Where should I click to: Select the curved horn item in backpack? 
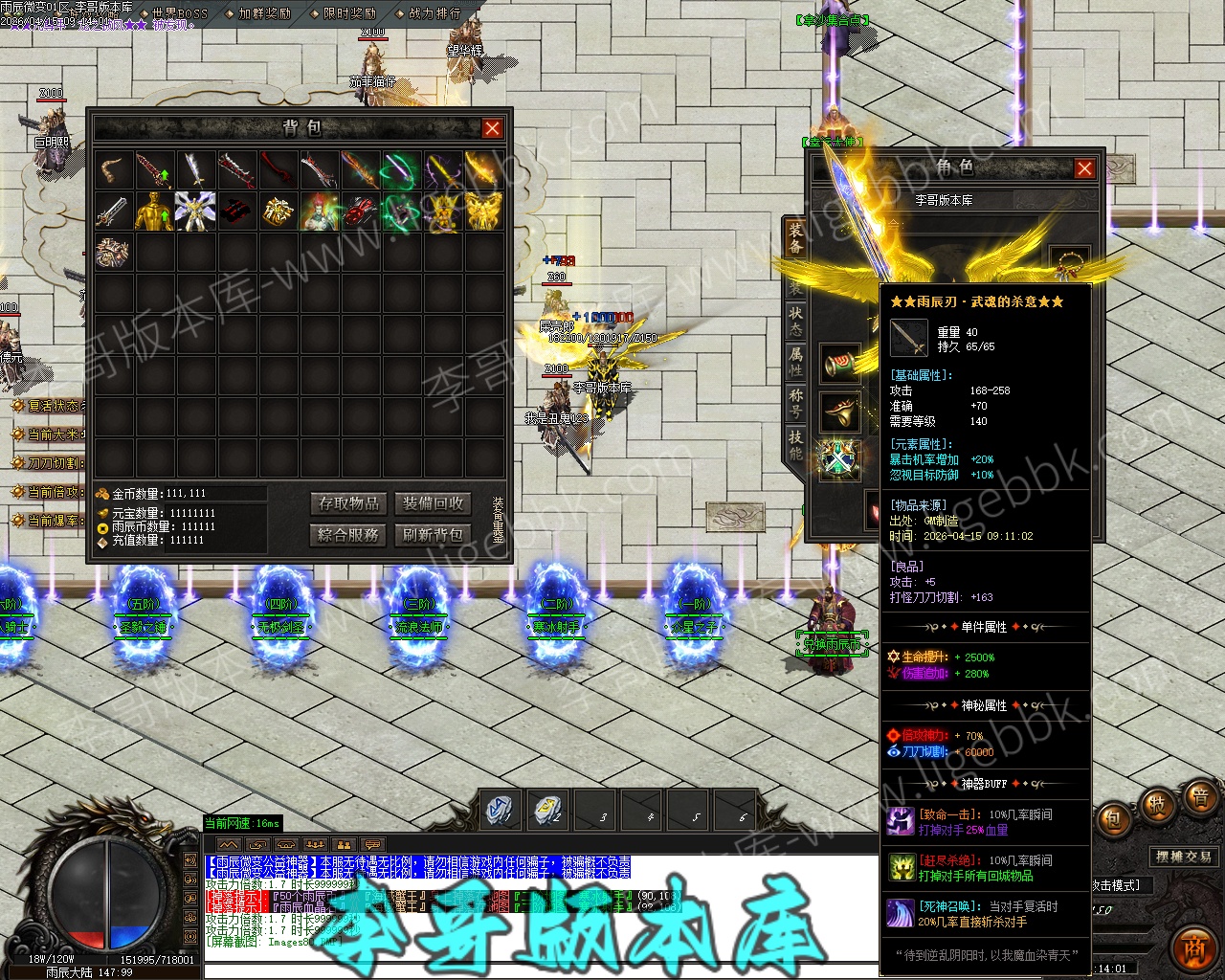[113, 170]
